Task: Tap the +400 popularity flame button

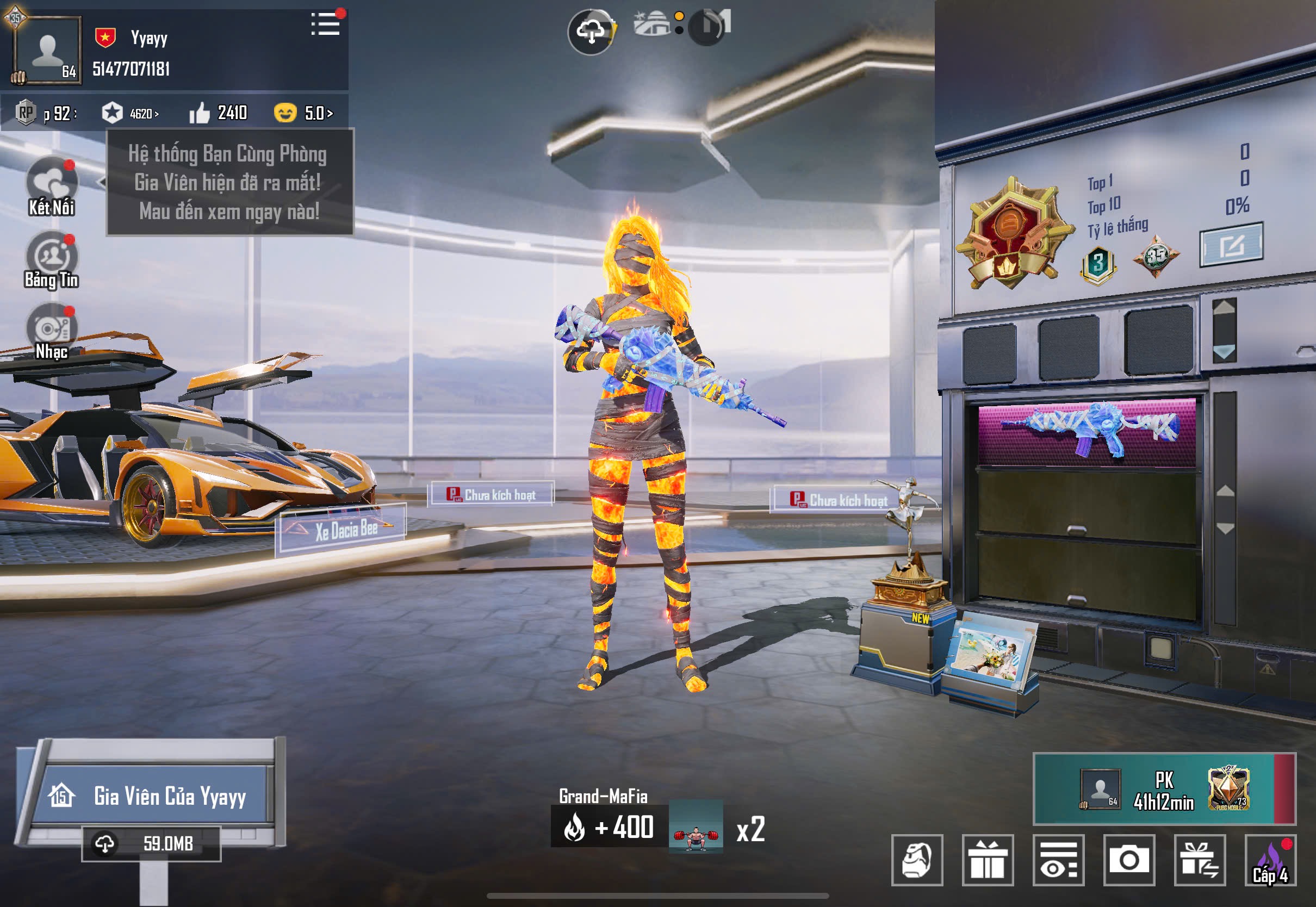Action: click(x=609, y=827)
